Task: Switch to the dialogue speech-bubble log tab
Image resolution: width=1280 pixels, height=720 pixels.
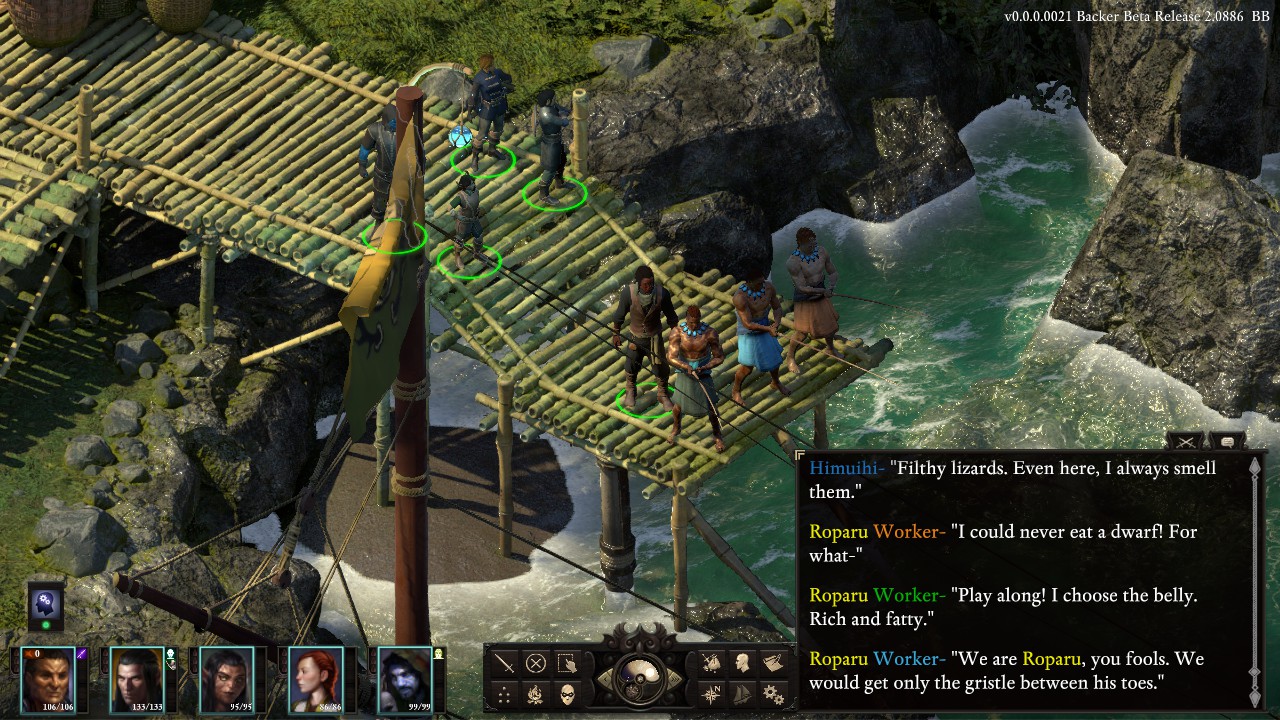Action: 1226,441
